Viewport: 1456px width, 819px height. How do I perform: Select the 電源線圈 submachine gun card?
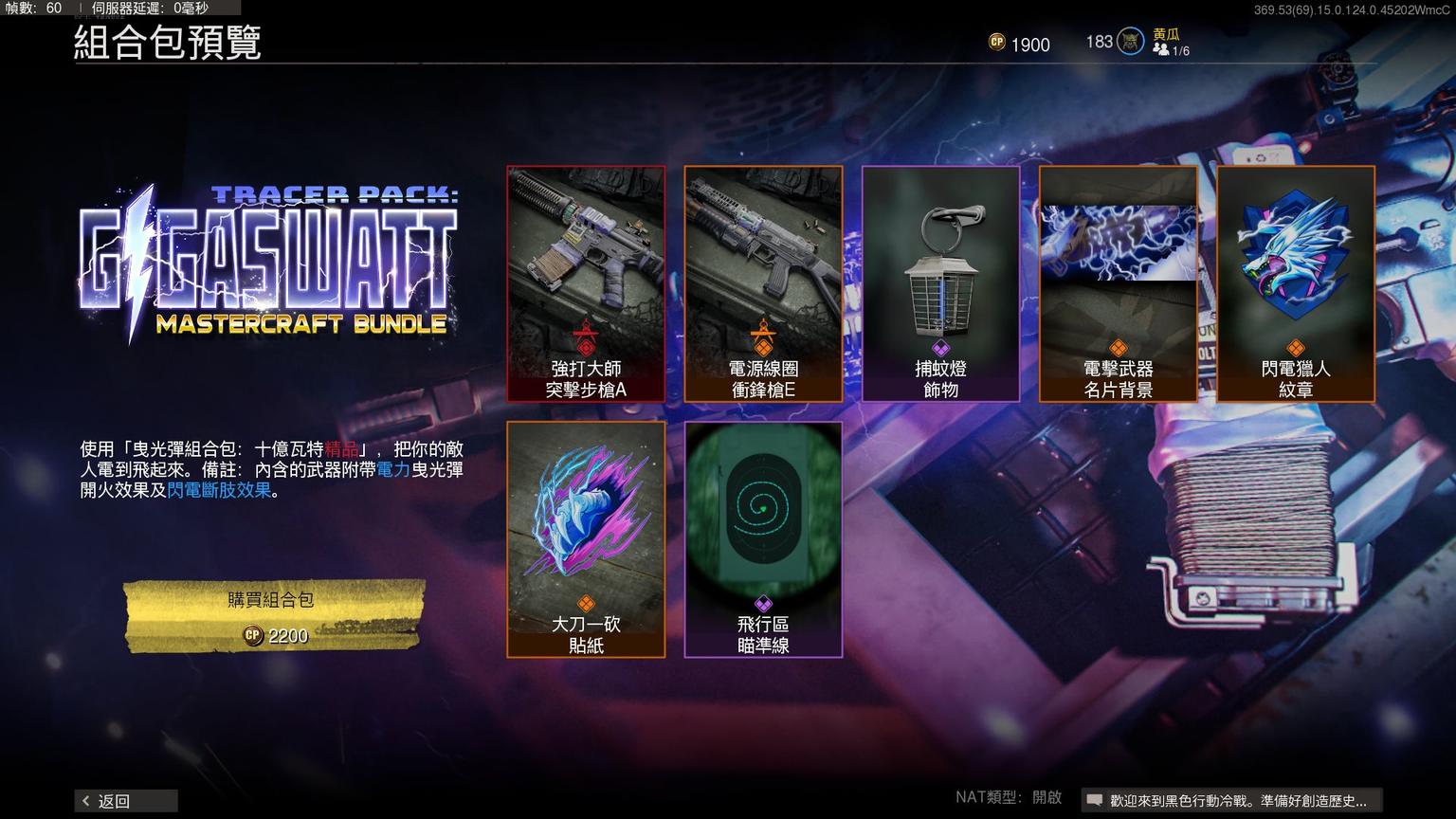pos(763,283)
